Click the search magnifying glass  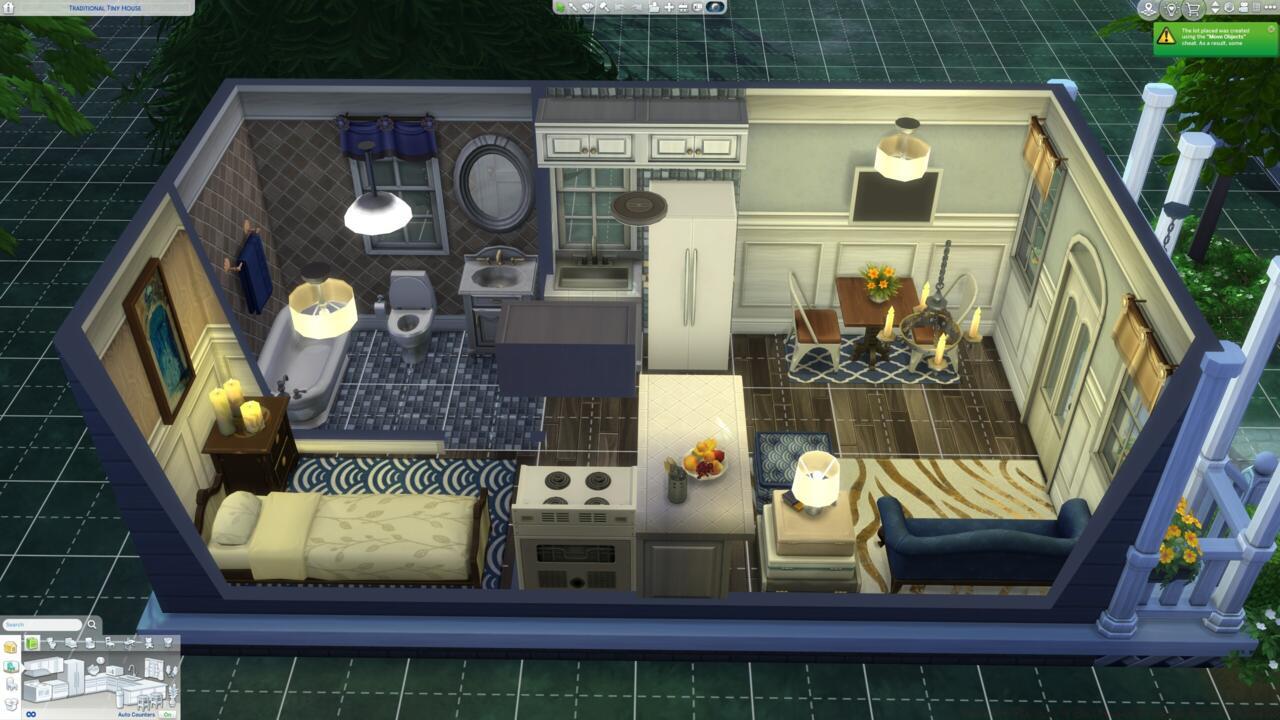[92, 624]
